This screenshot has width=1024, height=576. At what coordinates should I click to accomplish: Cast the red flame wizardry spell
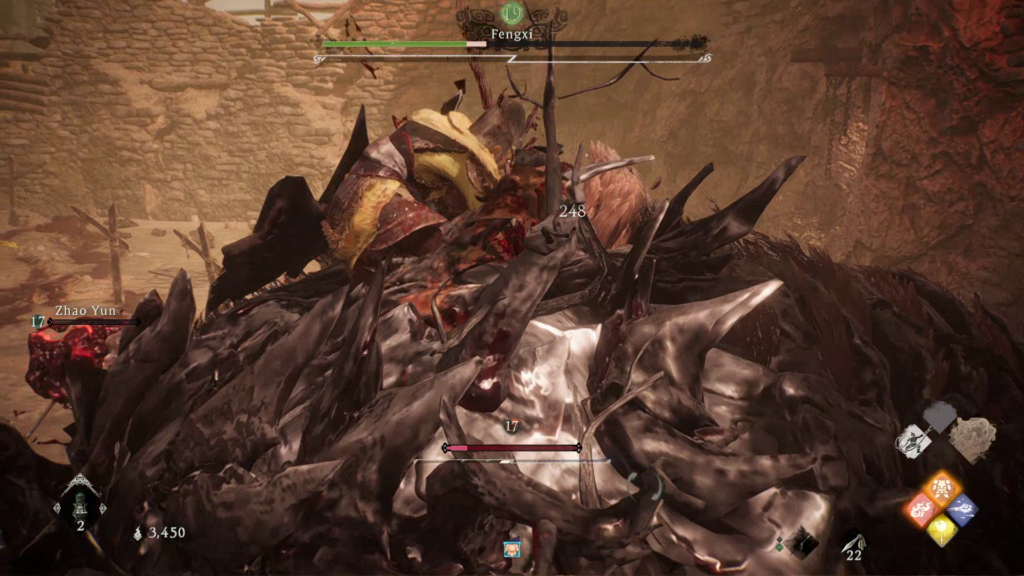pos(921,510)
